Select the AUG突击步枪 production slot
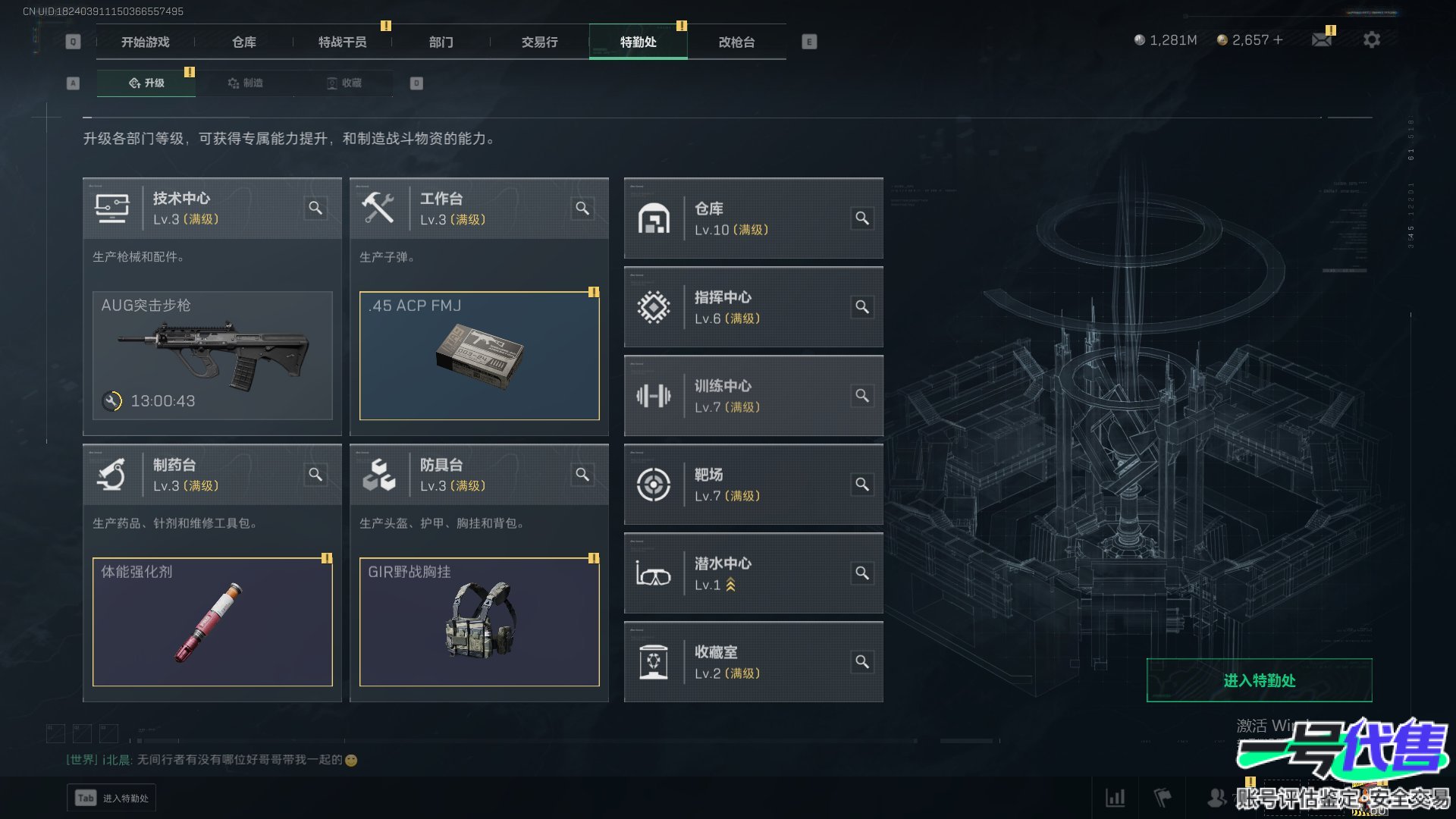 (212, 356)
